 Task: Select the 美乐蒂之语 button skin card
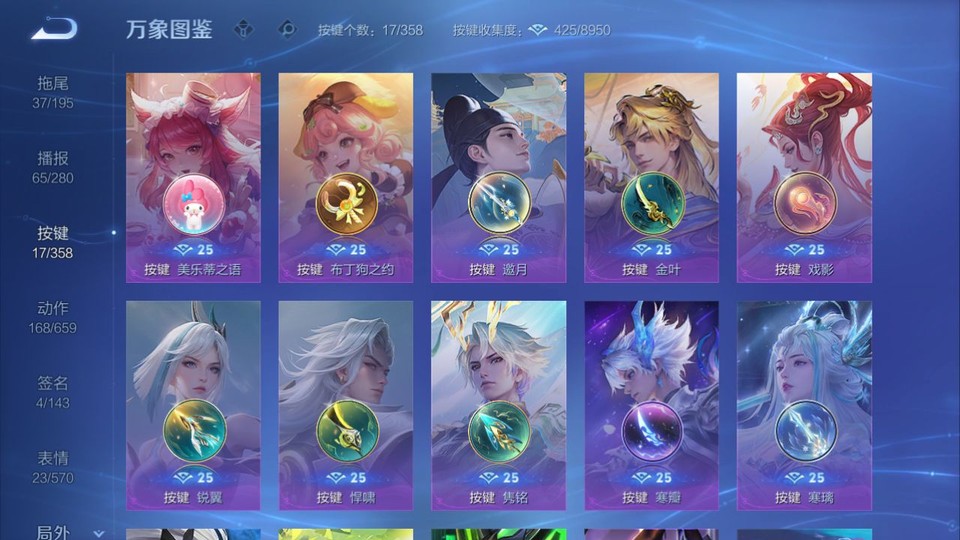point(193,177)
